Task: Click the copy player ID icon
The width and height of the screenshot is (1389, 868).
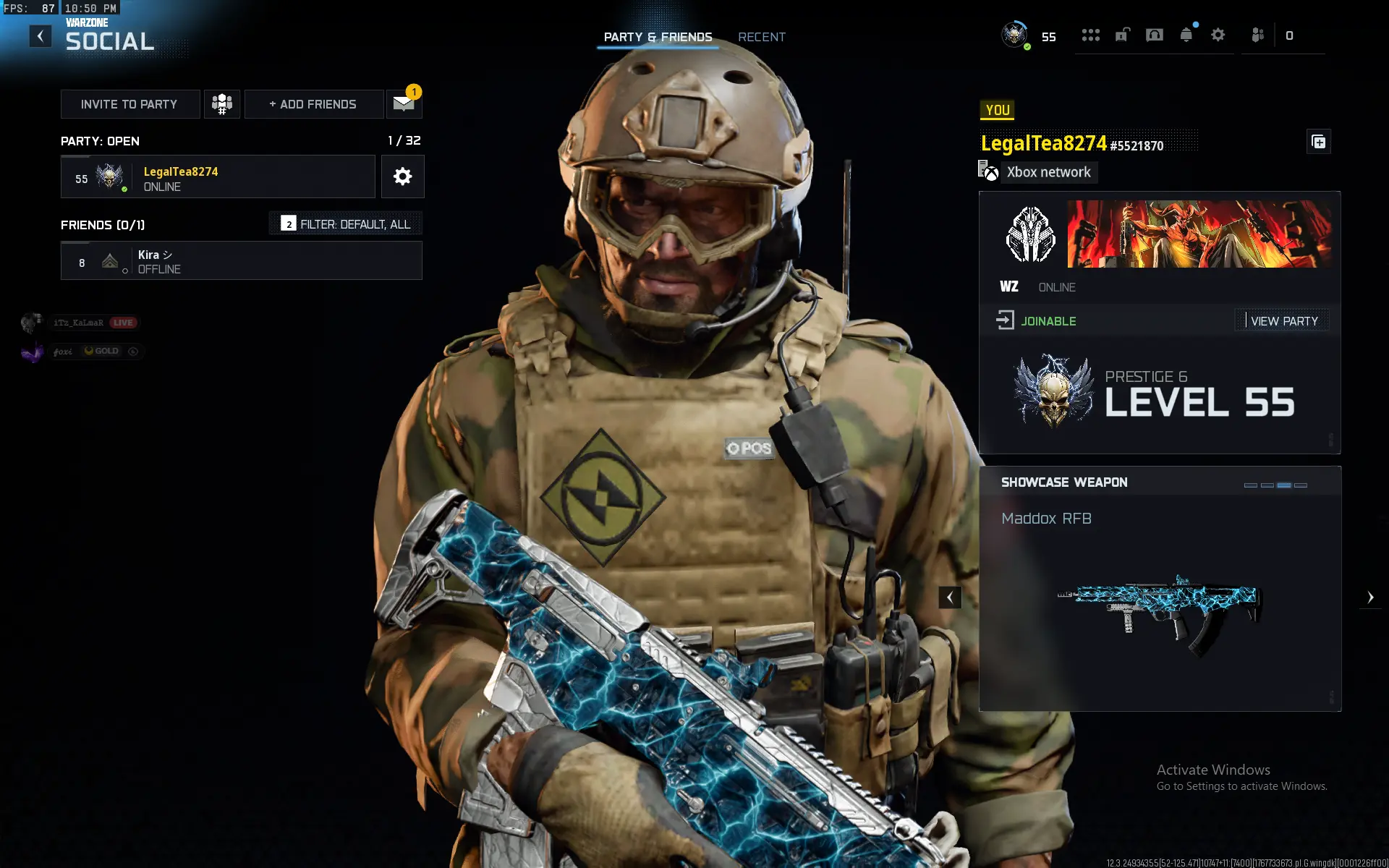Action: [x=1318, y=142]
